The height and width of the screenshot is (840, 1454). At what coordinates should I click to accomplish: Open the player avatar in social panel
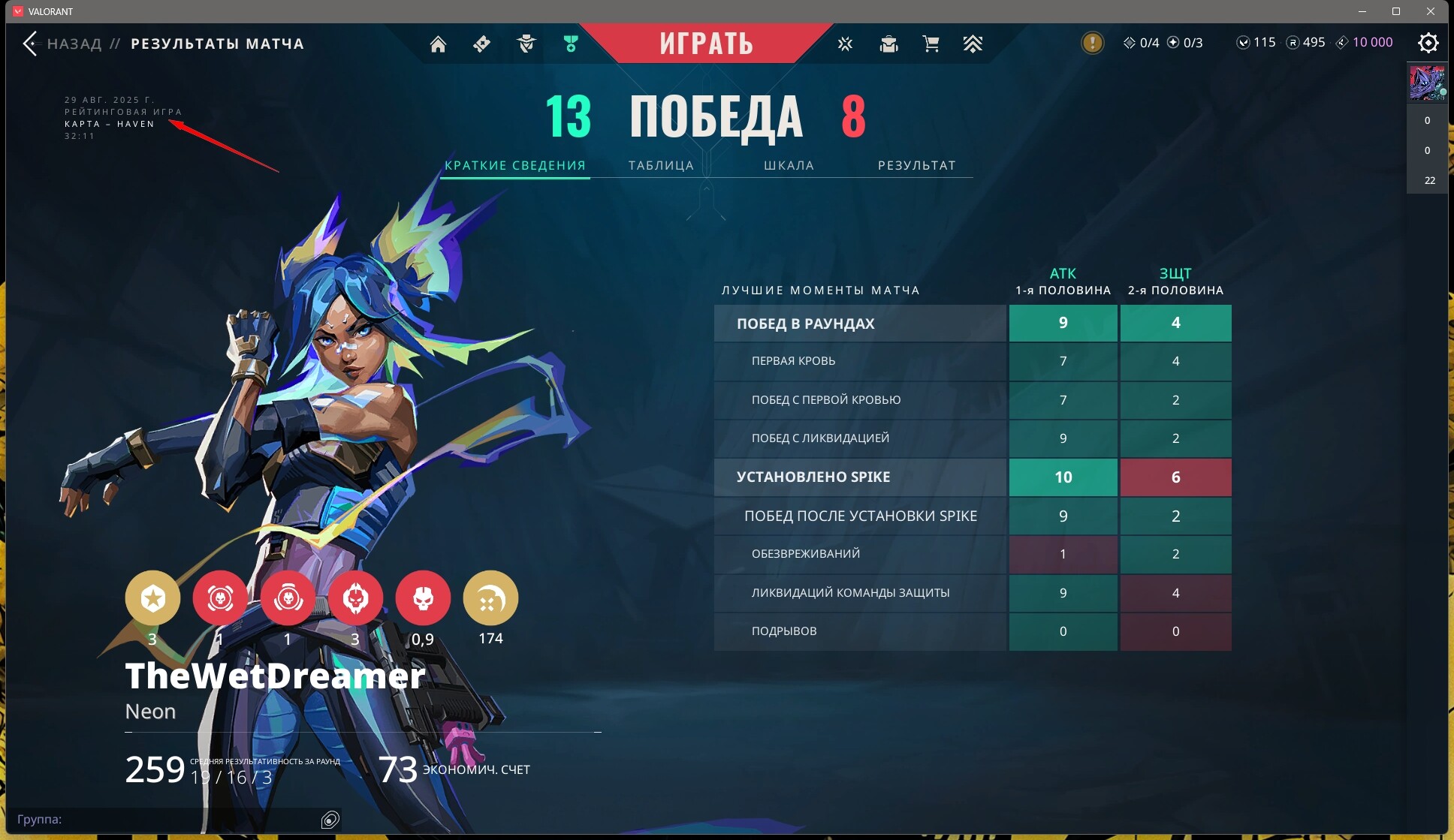pos(1427,83)
